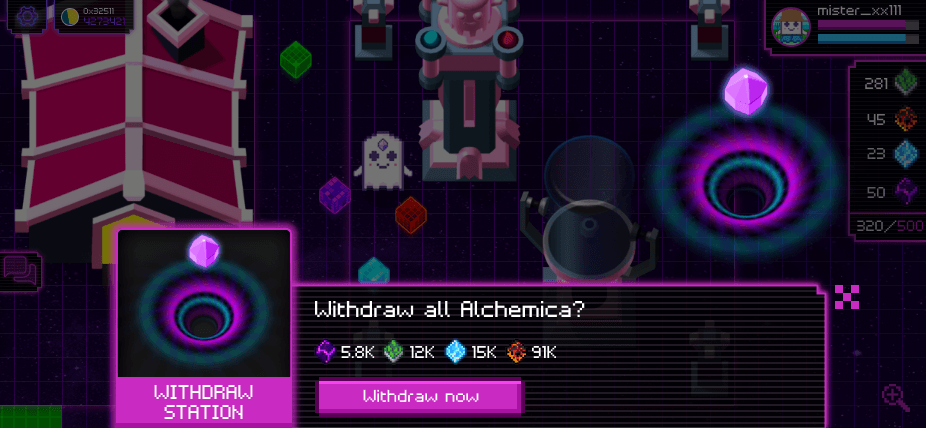The height and width of the screenshot is (428, 926).
Task: Open the settings gear menu
Action: tap(25, 16)
